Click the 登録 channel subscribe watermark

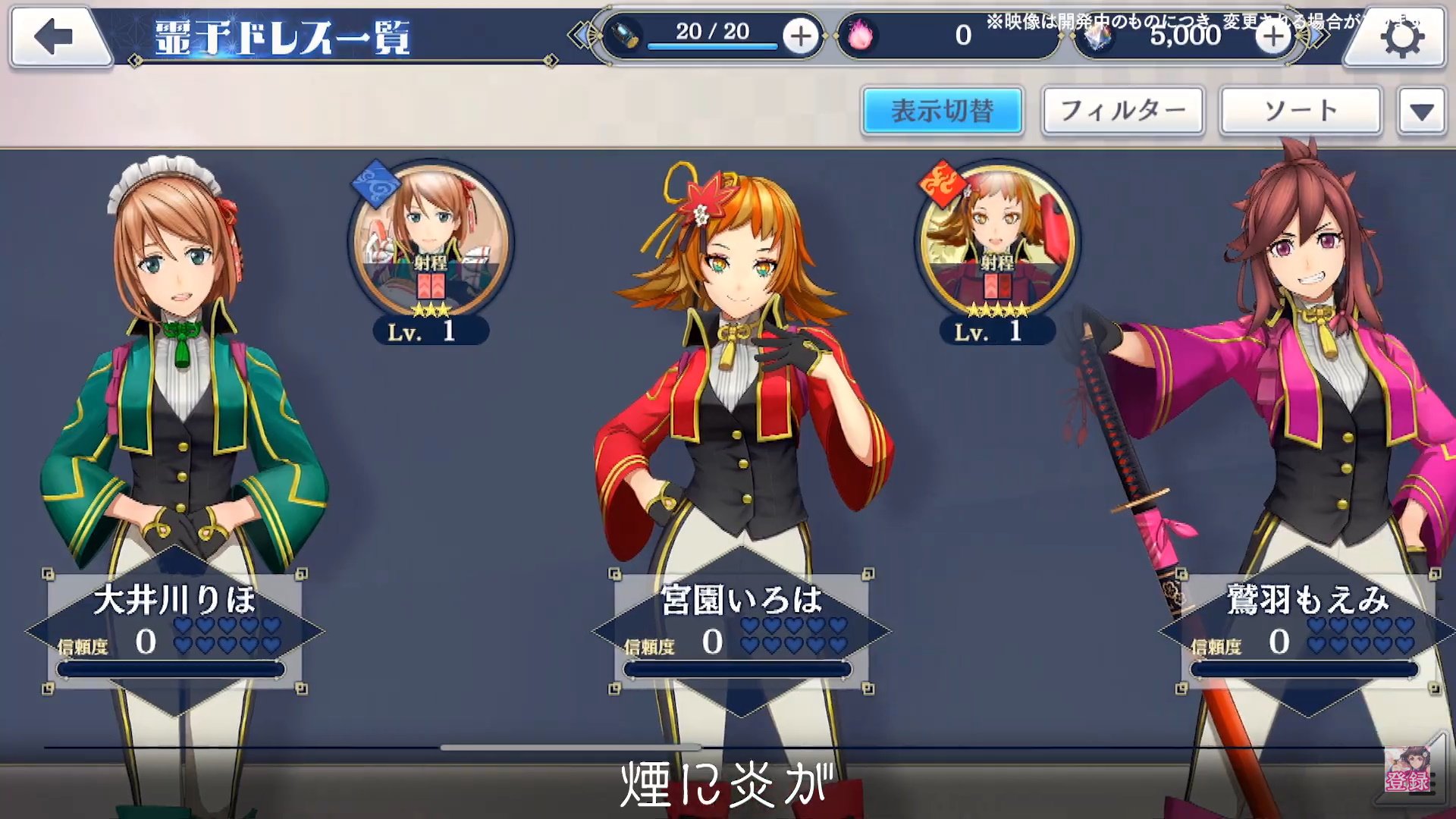click(1408, 771)
